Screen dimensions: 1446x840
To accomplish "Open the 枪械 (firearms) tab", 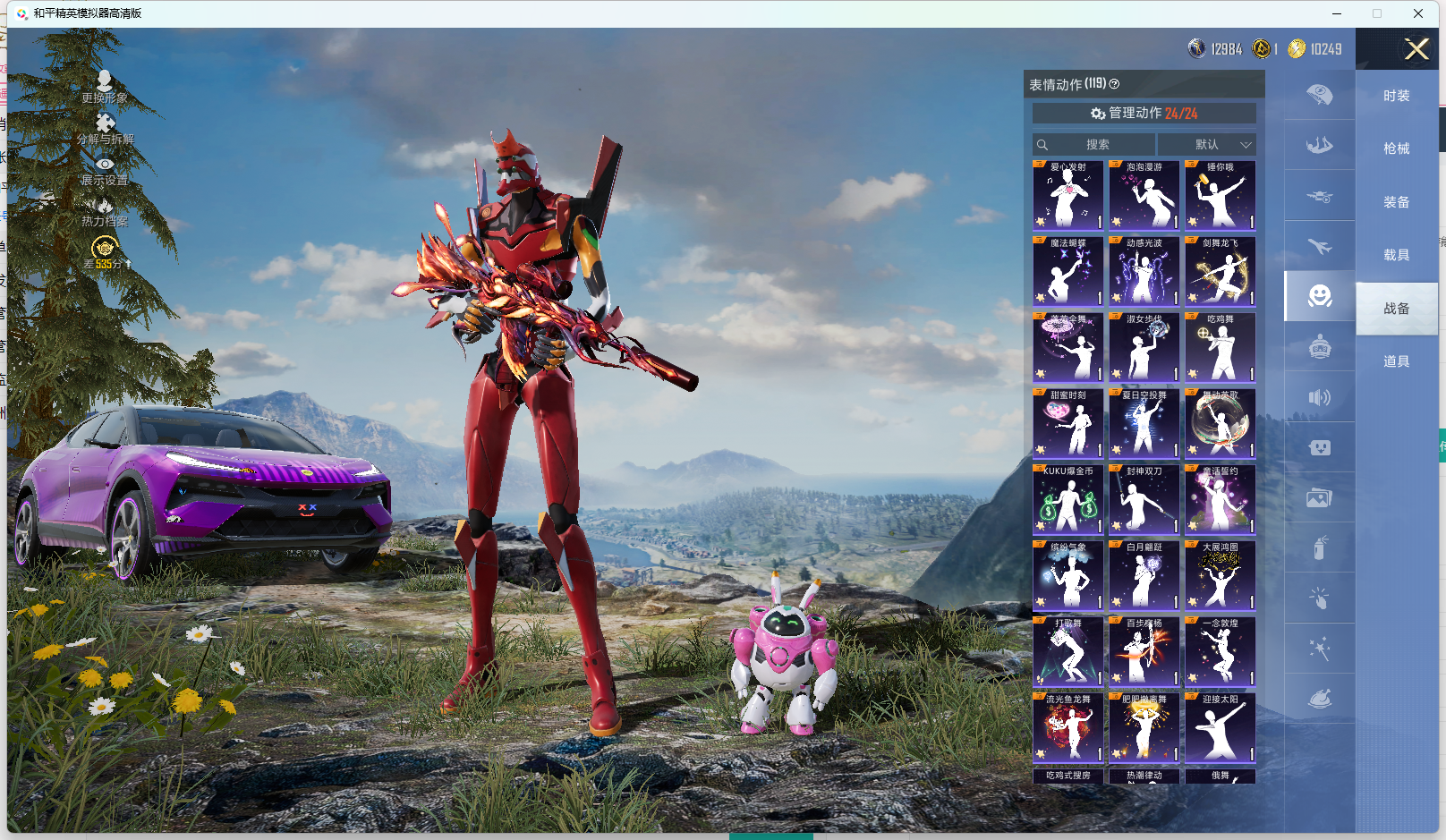I will pos(1396,148).
